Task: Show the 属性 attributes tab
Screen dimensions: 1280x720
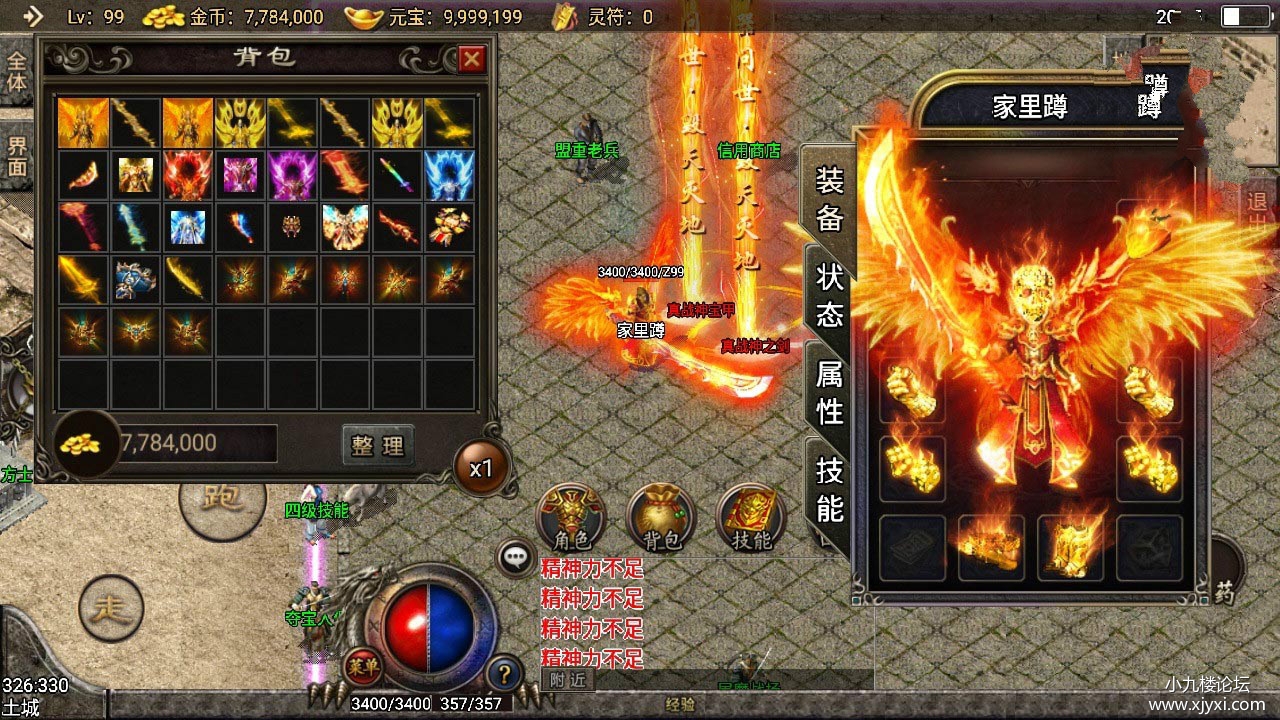Action: coord(829,393)
